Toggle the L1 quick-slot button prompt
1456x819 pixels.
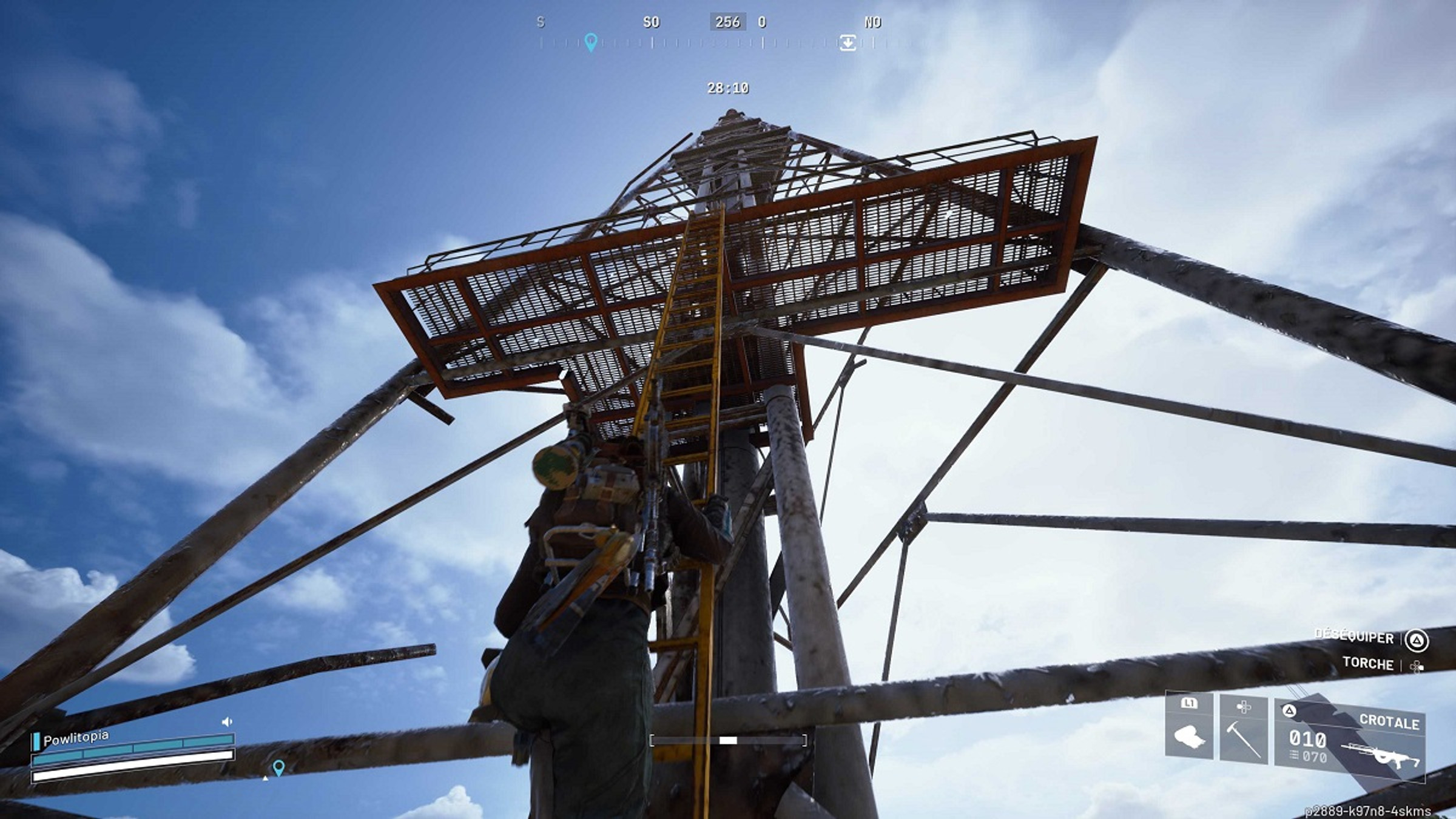click(1190, 704)
